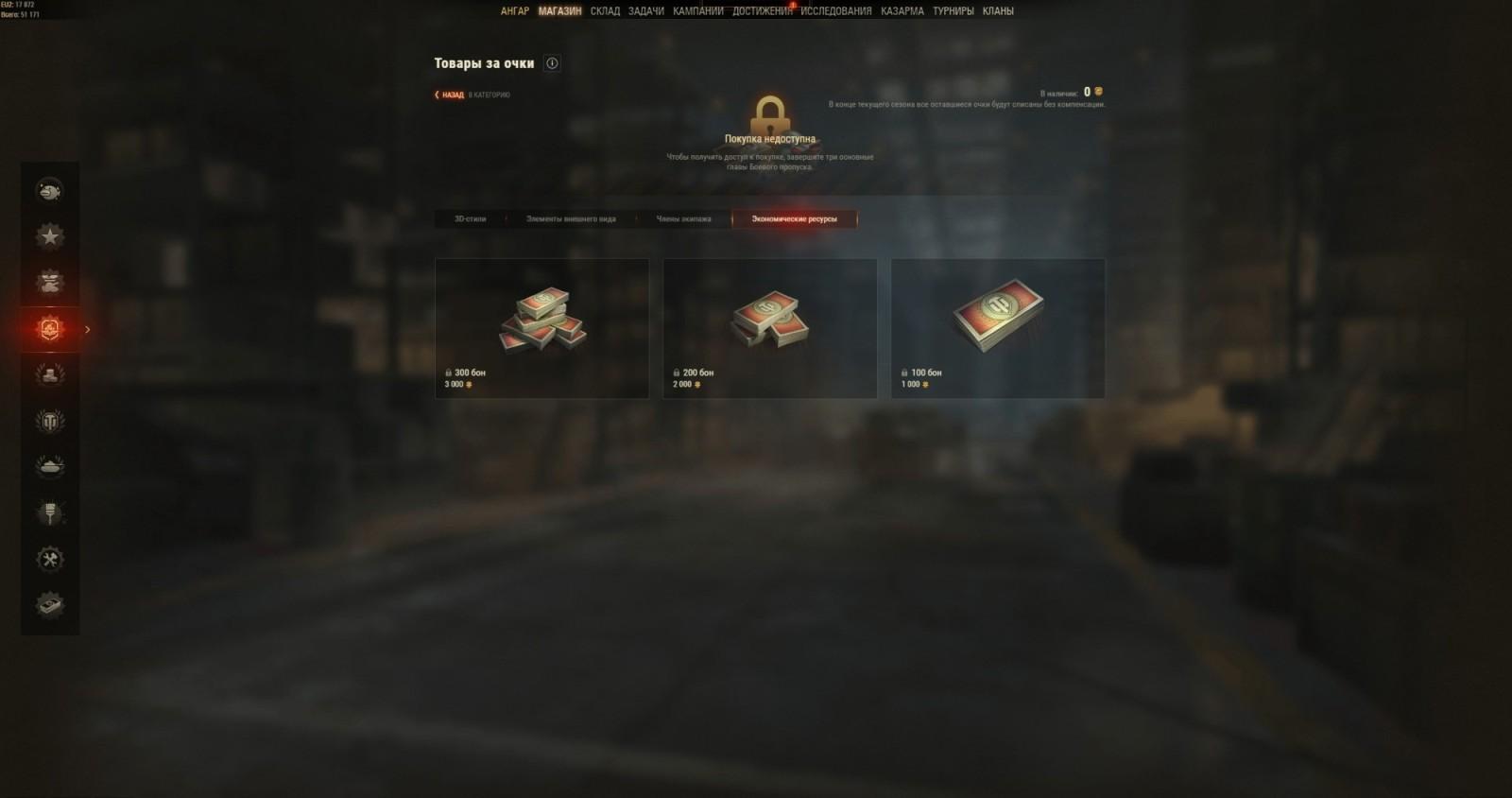Open the tank silhouette category in the sidebar
This screenshot has height=798, width=1512.
click(x=49, y=465)
